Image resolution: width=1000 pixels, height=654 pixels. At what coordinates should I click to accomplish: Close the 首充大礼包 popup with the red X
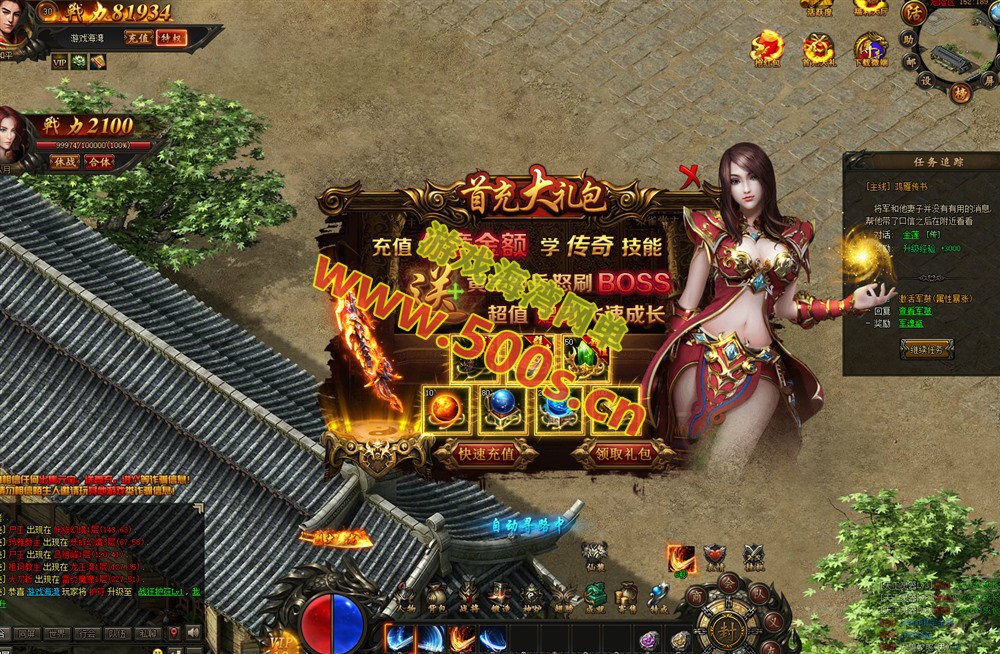pyautogui.click(x=689, y=177)
